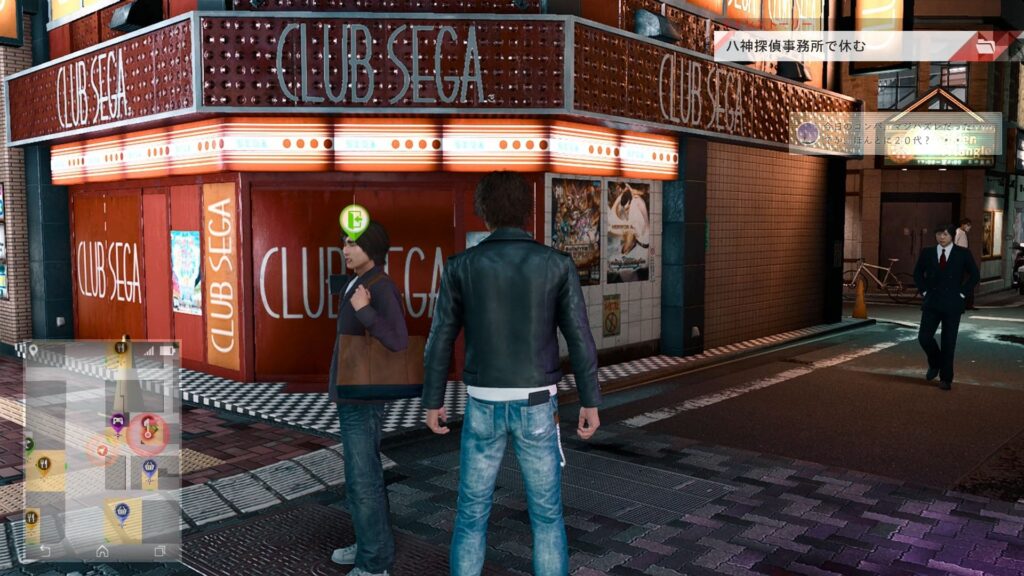Tap the phone home button below minimap
This screenshot has height=576, width=1024.
(102, 550)
